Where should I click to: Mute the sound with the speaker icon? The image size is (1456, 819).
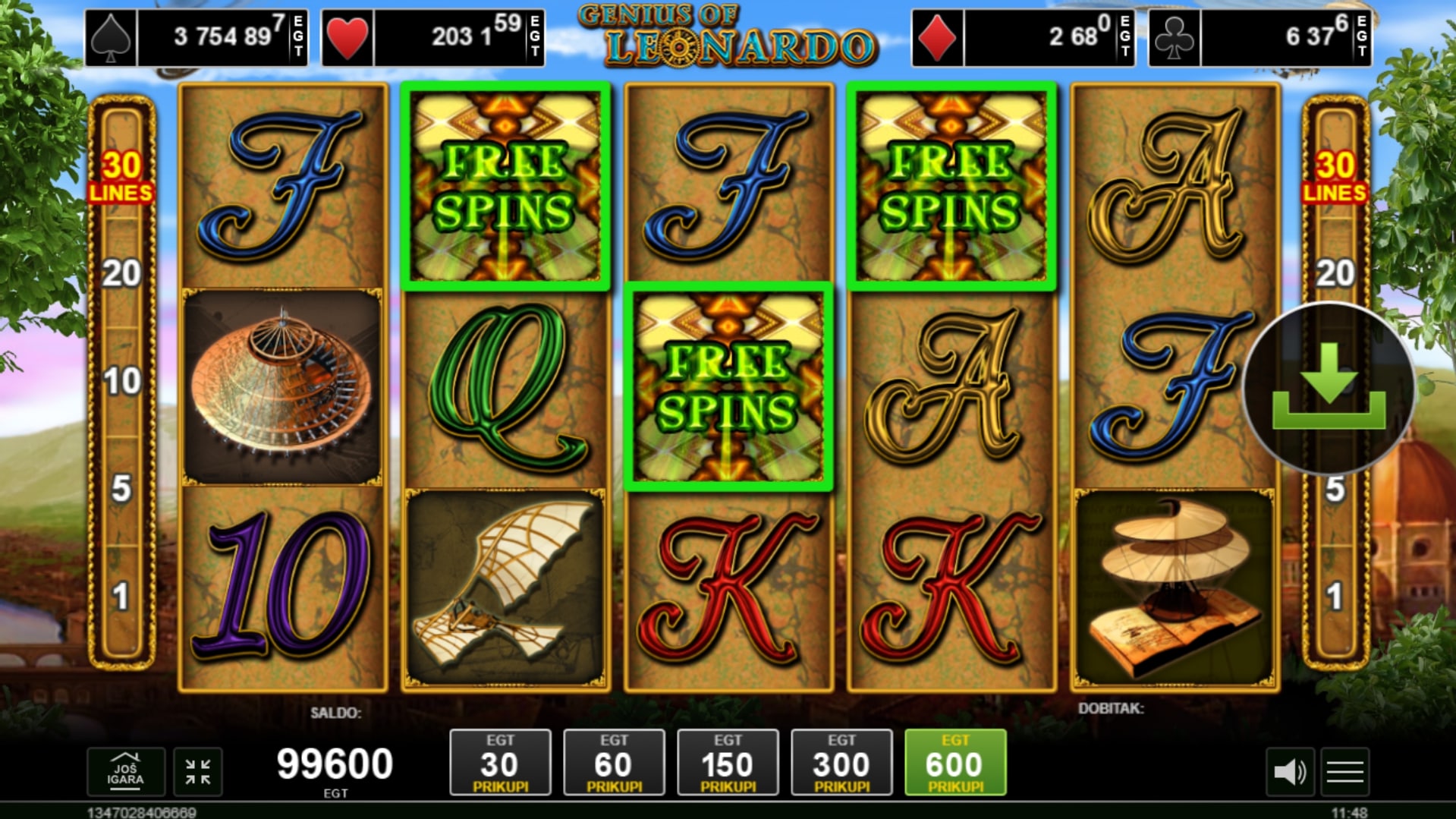click(x=1289, y=773)
